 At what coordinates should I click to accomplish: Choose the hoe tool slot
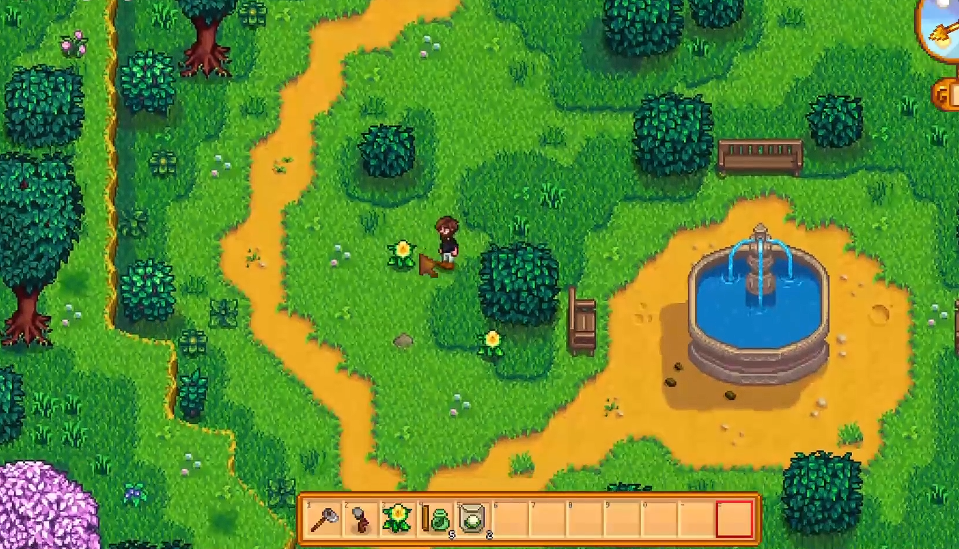point(360,518)
